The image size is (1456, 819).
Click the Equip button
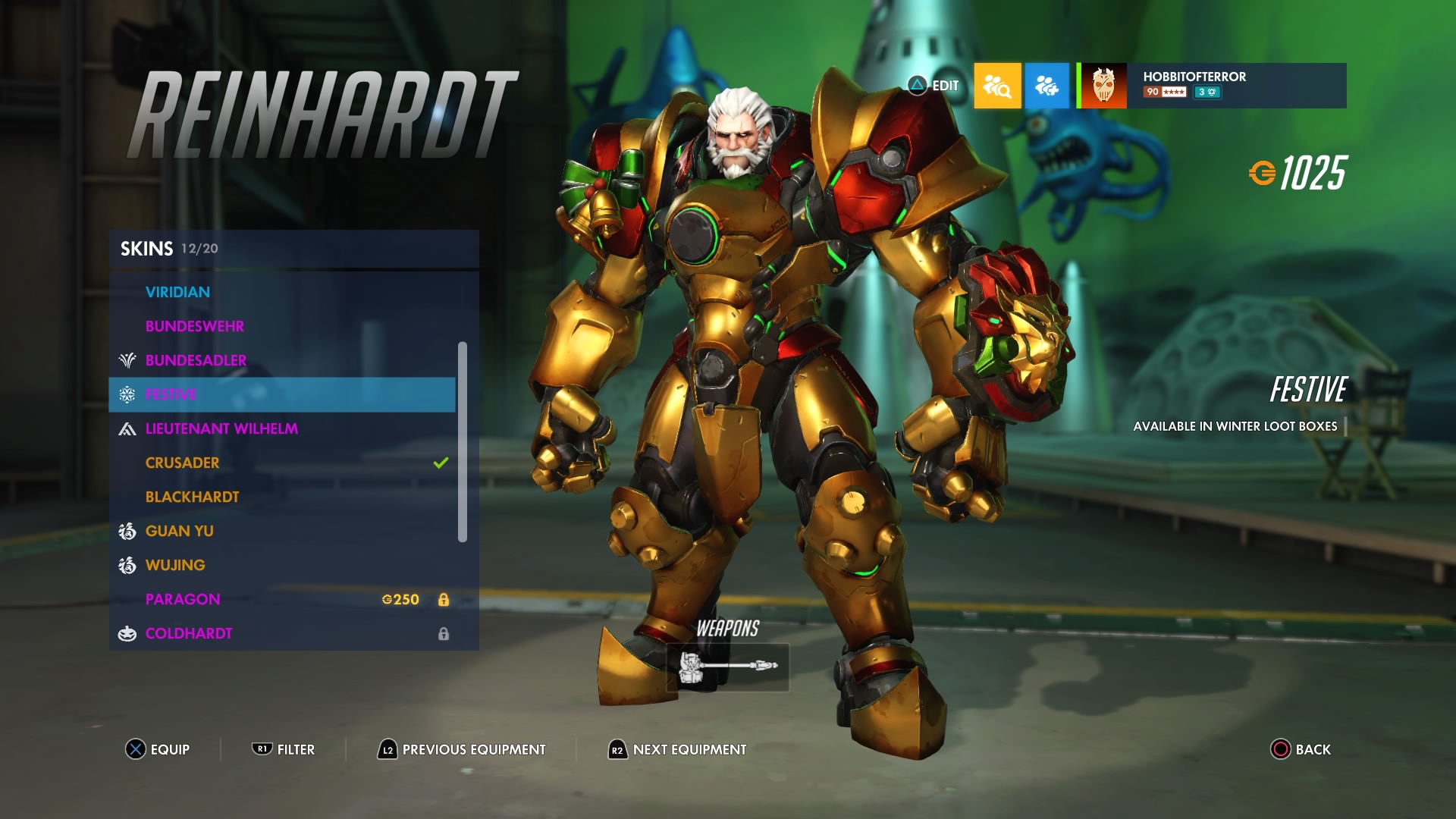pos(158,749)
